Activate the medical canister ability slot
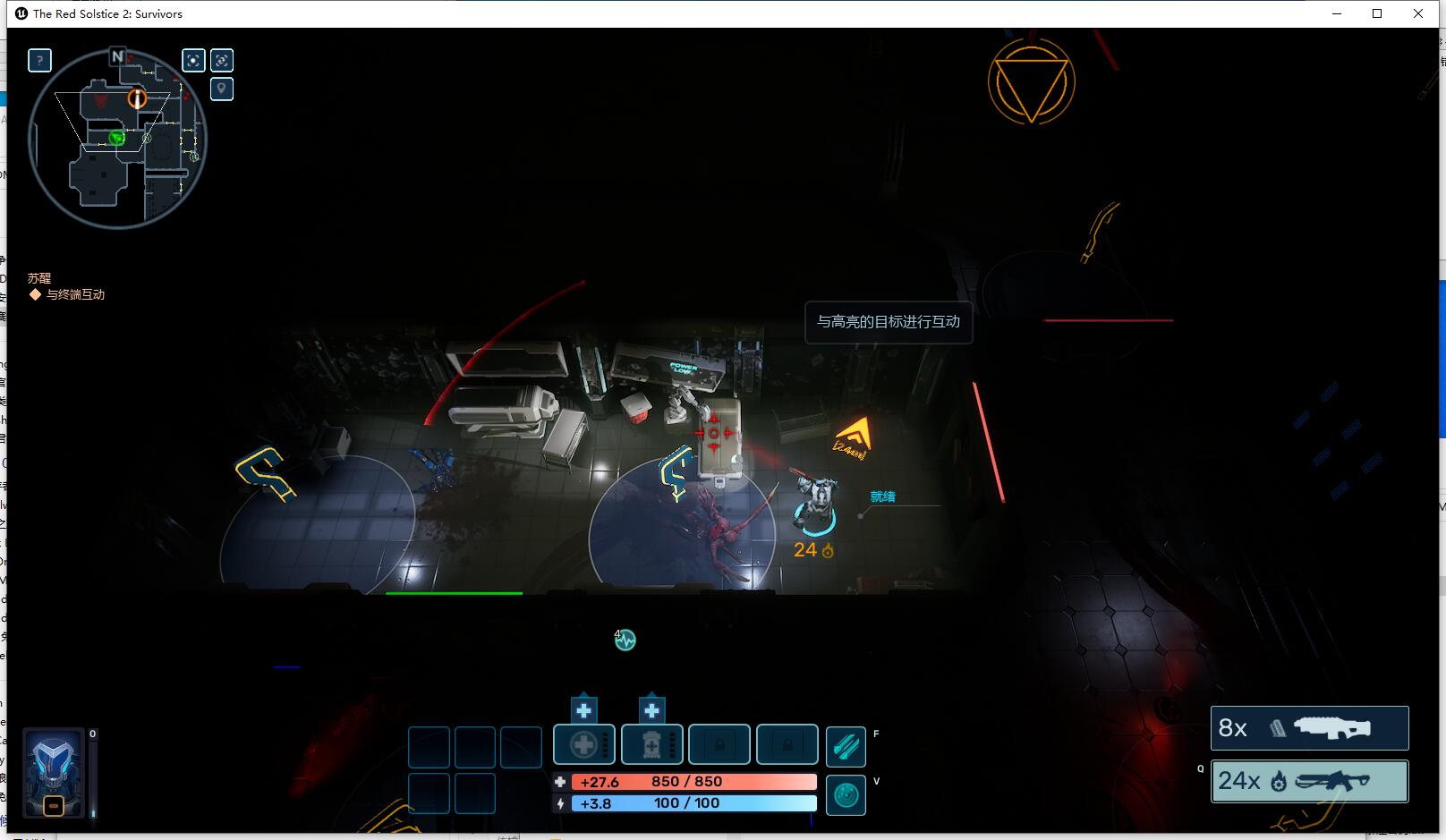Screen dimensions: 1446x840 click(651, 744)
